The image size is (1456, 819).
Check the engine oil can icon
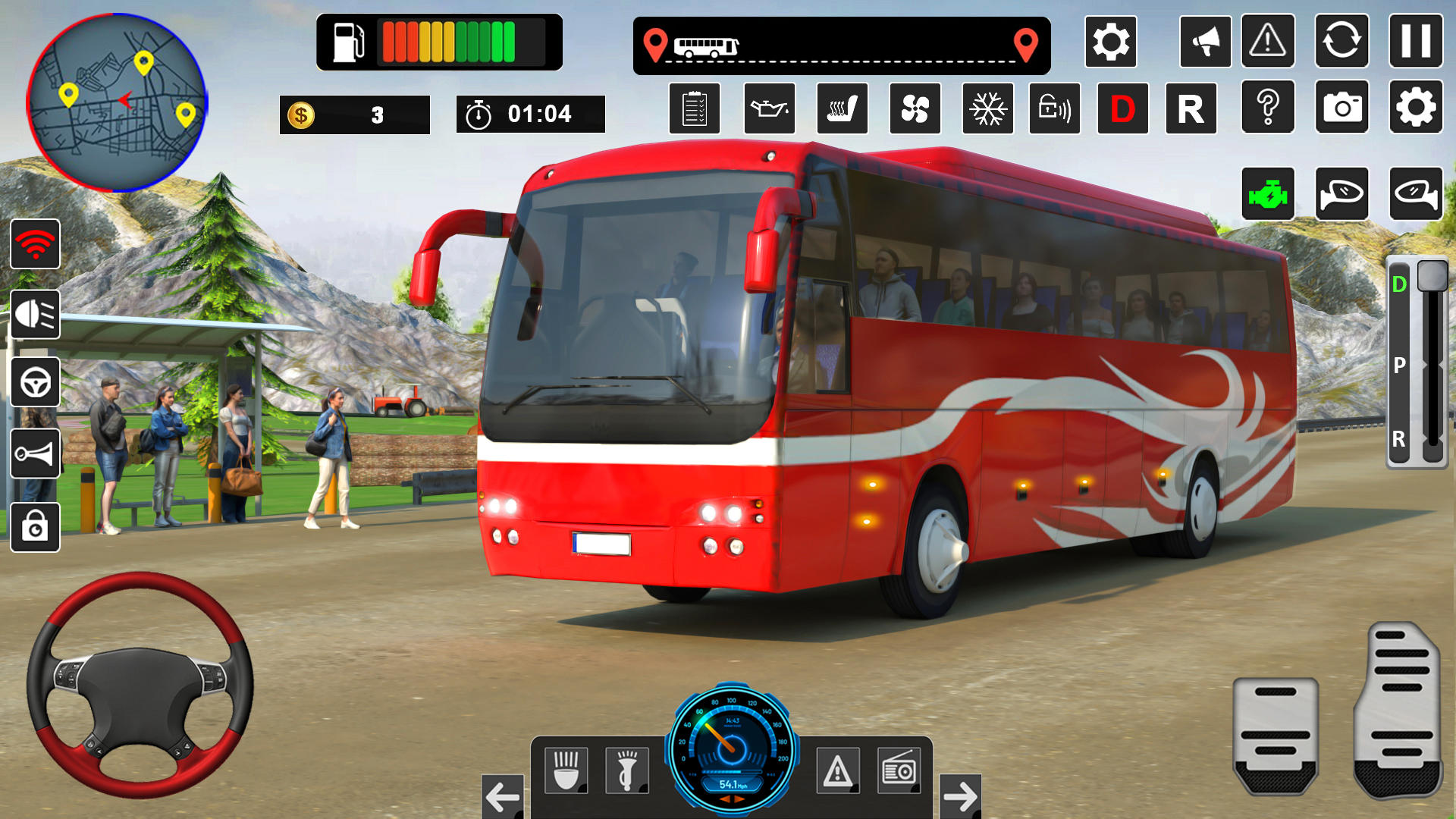[769, 109]
